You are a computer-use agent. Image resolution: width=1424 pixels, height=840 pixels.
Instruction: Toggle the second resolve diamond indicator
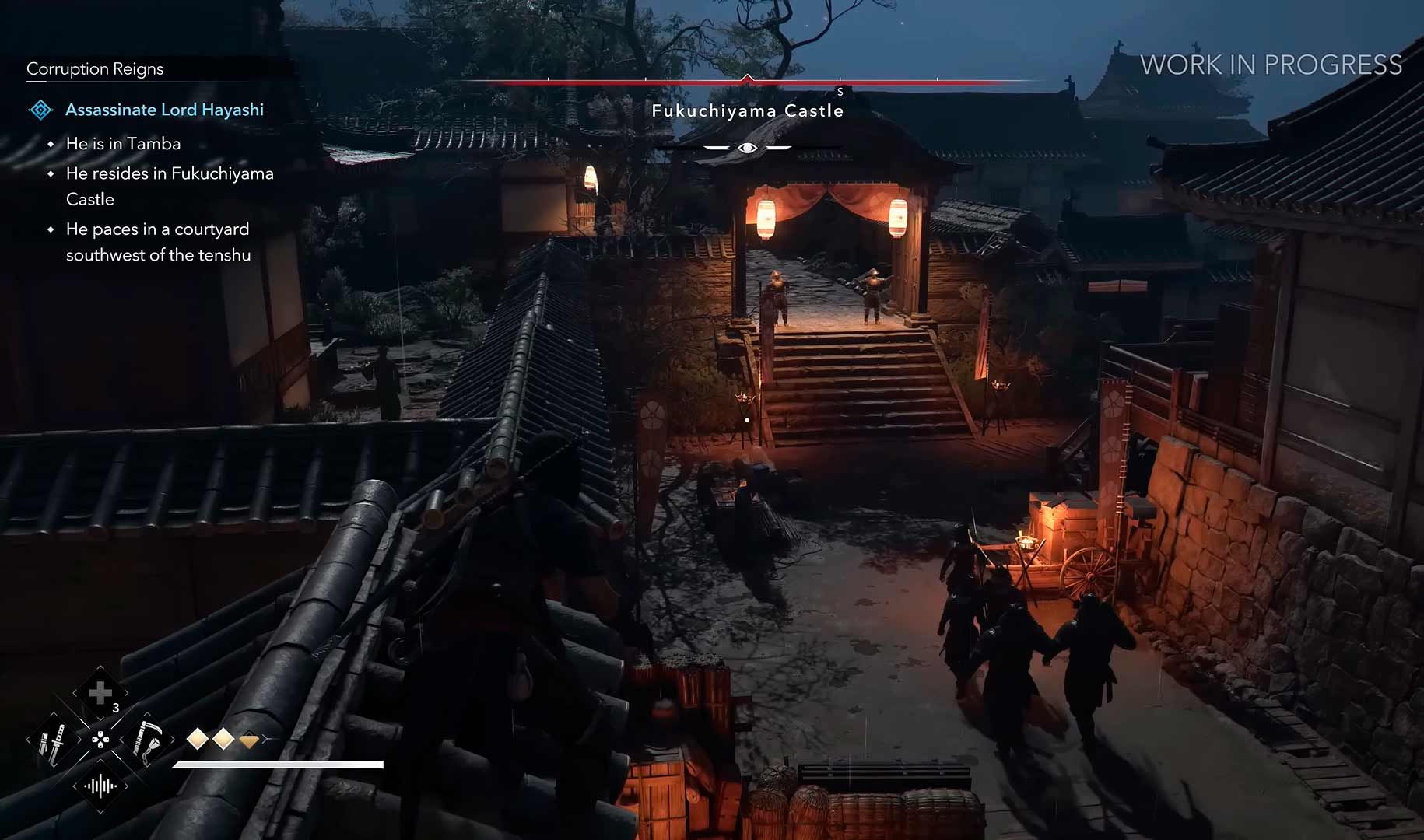223,739
